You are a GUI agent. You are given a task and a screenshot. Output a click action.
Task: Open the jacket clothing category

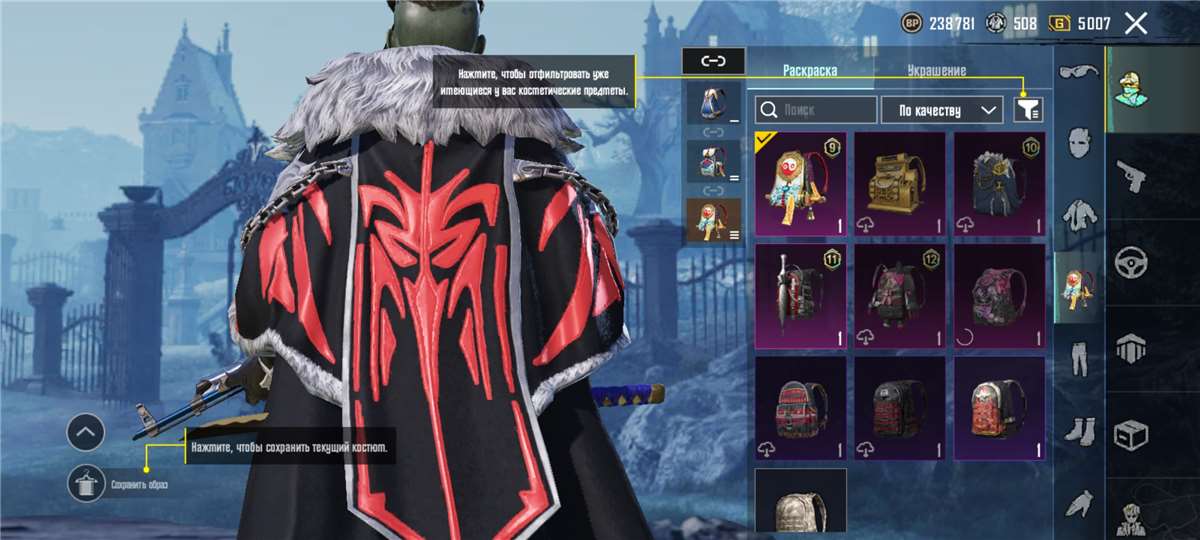(1079, 213)
